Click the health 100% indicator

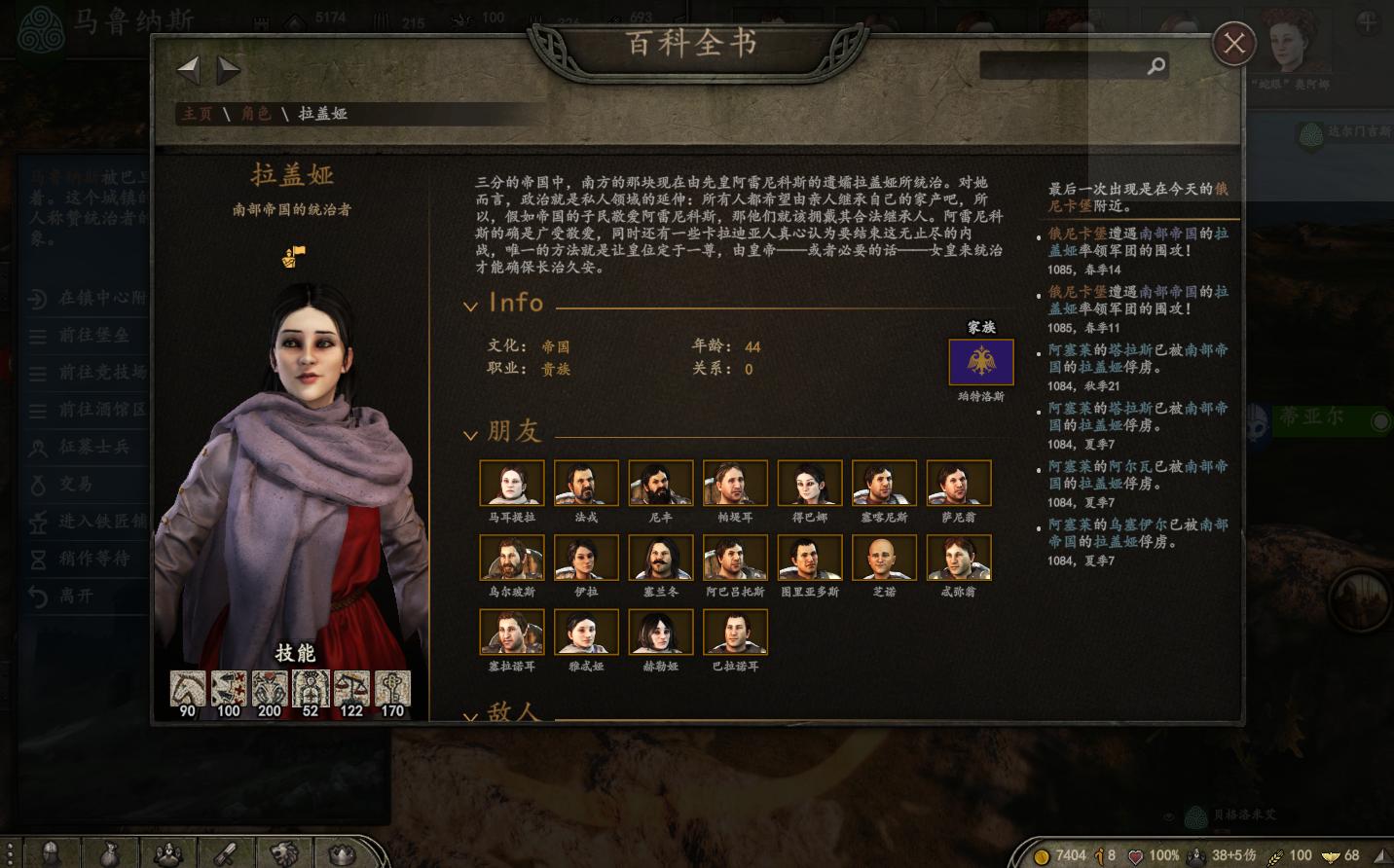click(1164, 854)
